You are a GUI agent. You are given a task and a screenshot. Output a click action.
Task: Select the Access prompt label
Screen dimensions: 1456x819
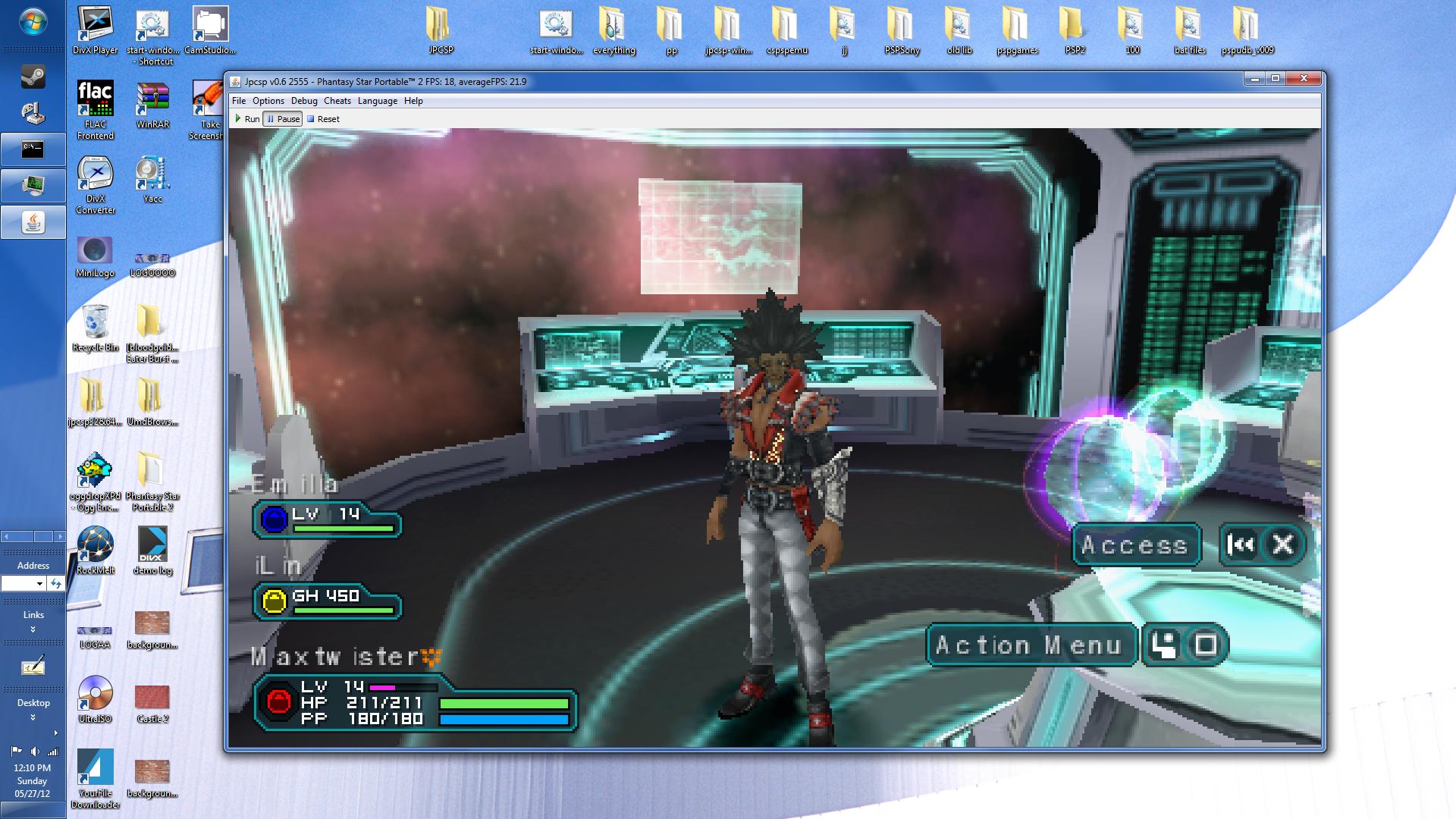tap(1135, 544)
